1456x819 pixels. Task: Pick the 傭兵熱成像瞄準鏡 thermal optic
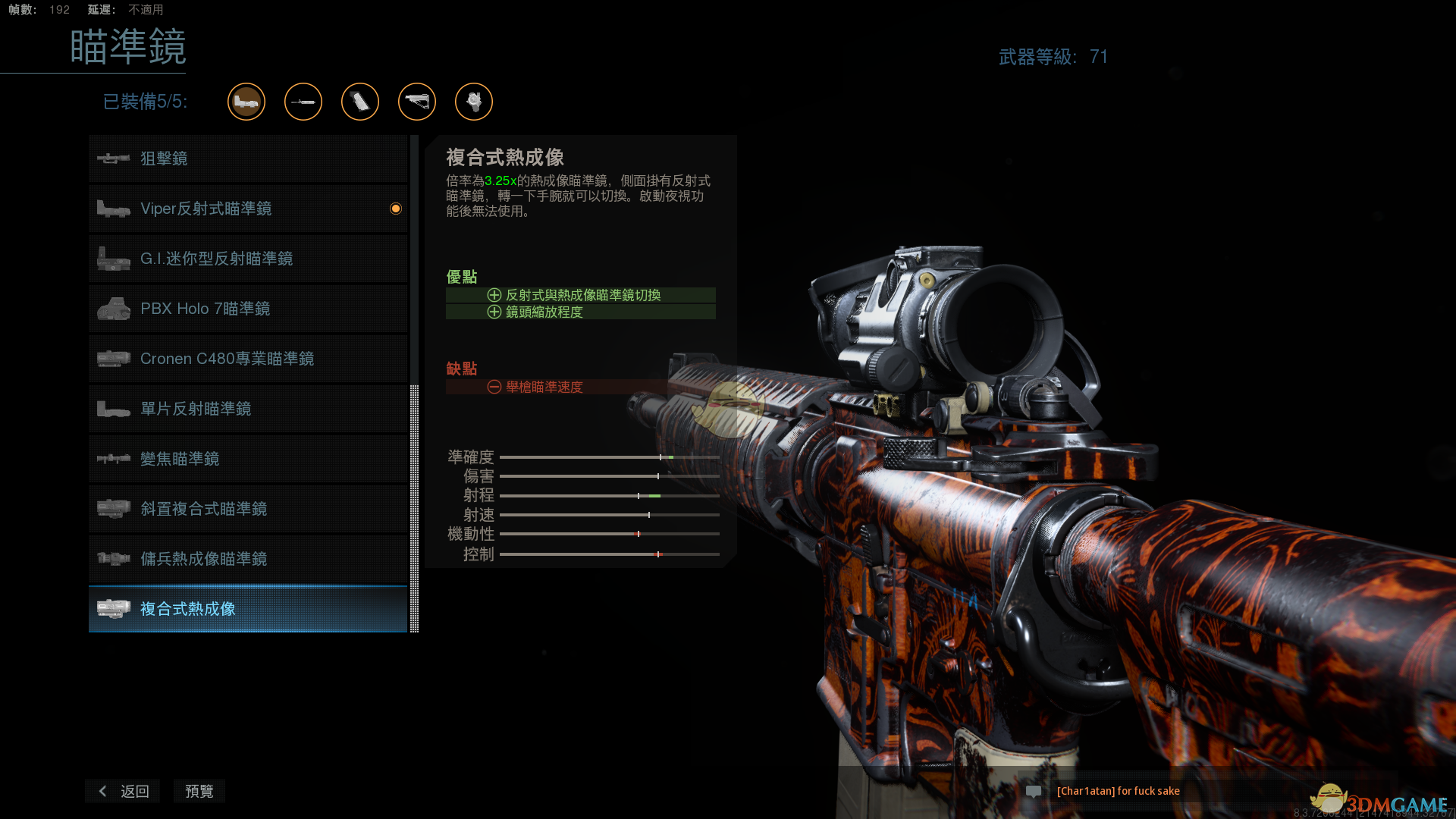[248, 559]
